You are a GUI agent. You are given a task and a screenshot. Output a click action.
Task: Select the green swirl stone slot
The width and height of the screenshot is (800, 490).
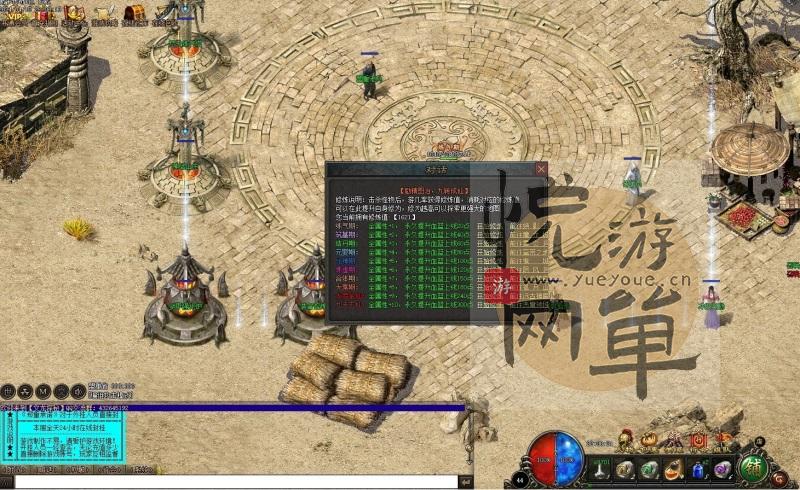pyautogui.click(x=648, y=469)
